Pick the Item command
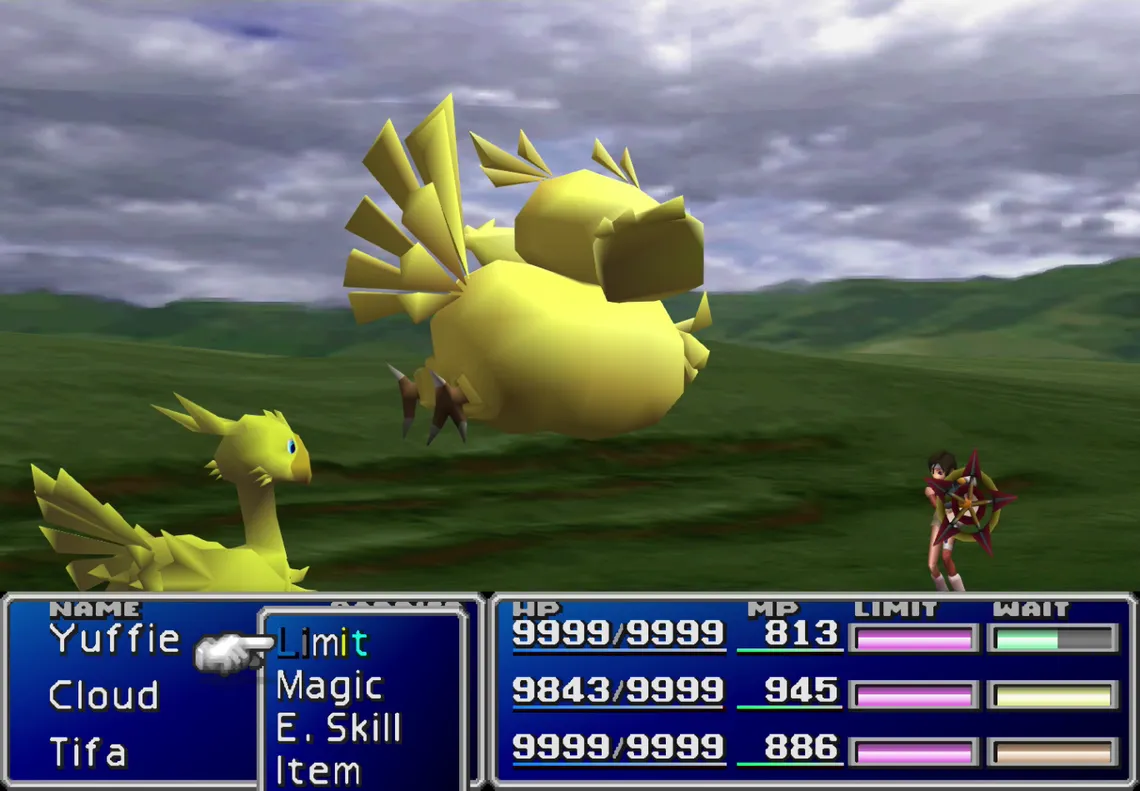The height and width of the screenshot is (791, 1140). (x=318, y=770)
